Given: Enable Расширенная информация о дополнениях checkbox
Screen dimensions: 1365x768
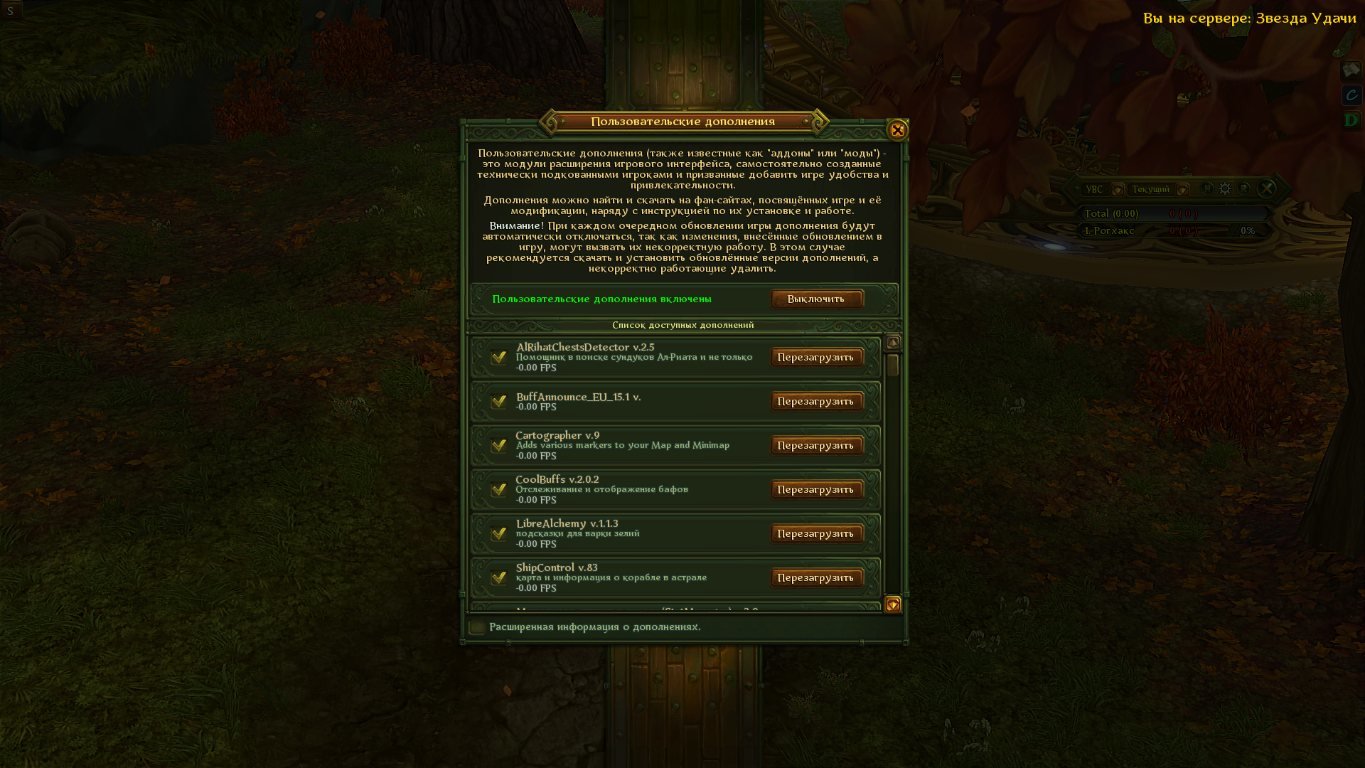Looking at the screenshot, I should tap(478, 627).
